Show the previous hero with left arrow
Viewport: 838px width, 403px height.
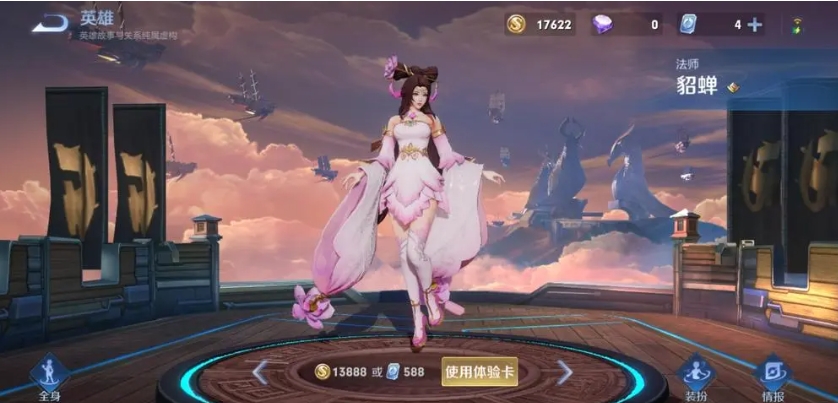260,373
